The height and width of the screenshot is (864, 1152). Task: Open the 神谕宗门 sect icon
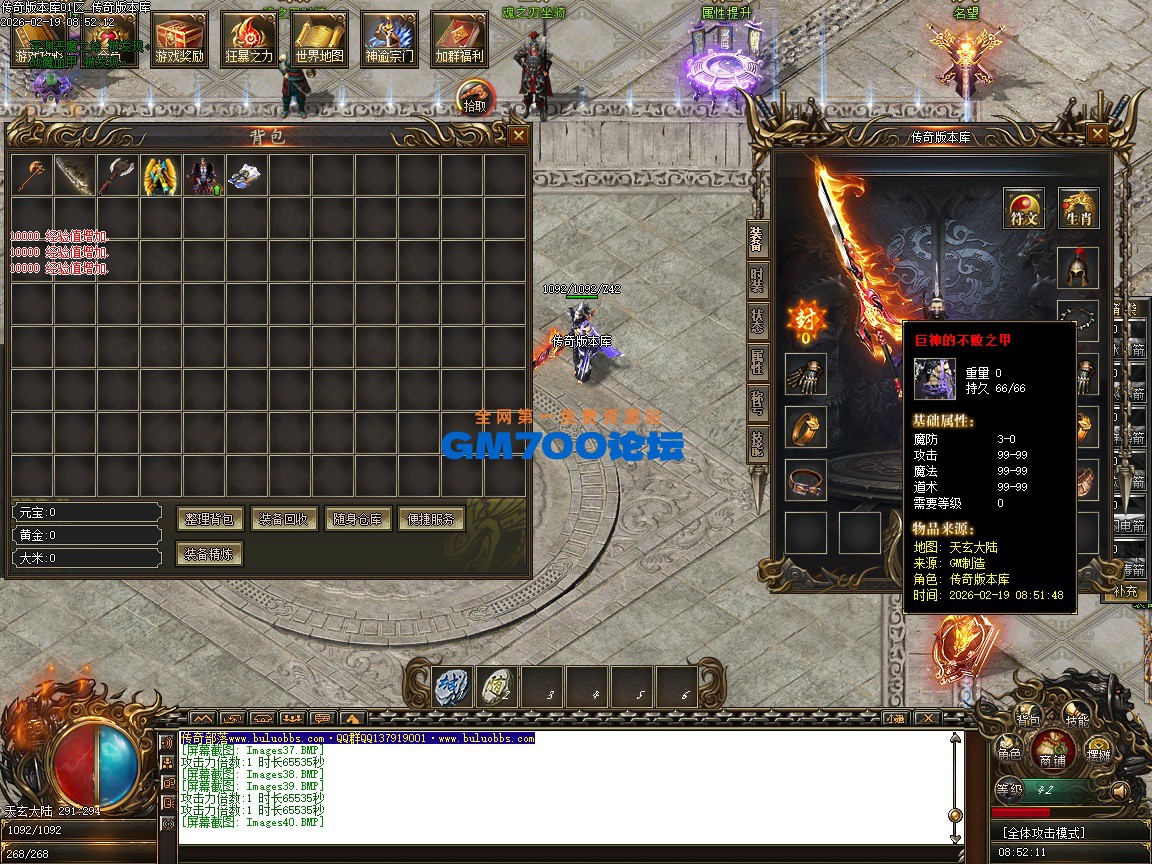click(389, 40)
